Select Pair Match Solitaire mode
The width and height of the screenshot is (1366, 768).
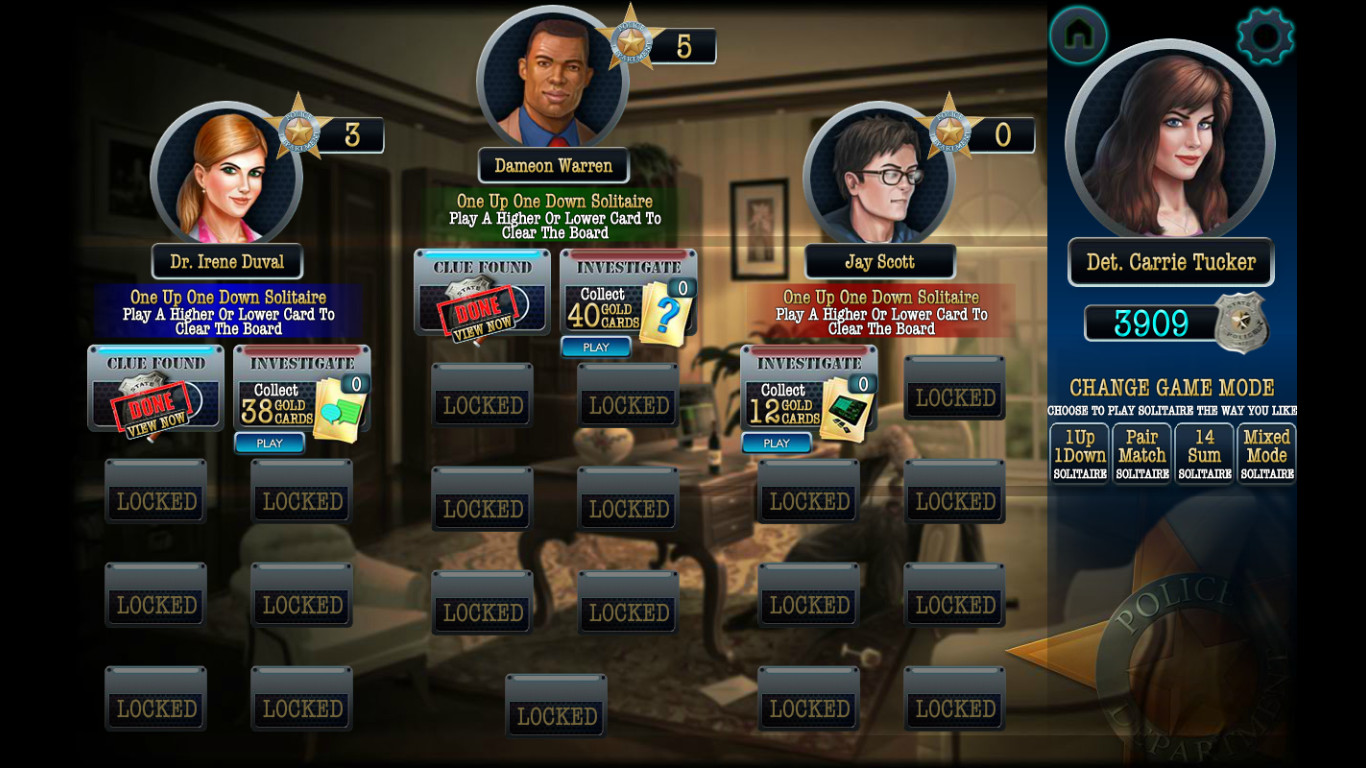[x=1141, y=451]
